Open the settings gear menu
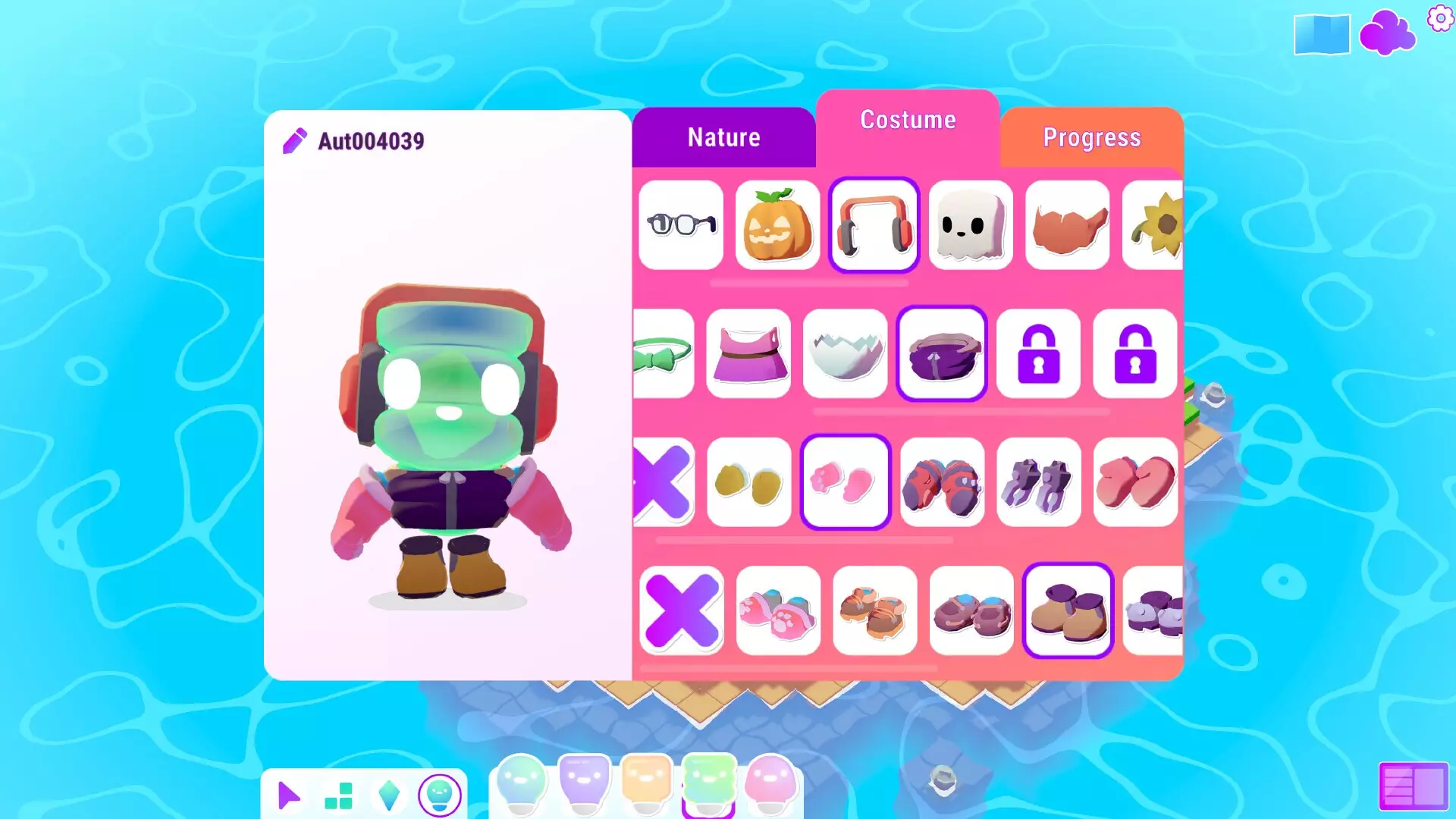The width and height of the screenshot is (1456, 819). 1439,20
